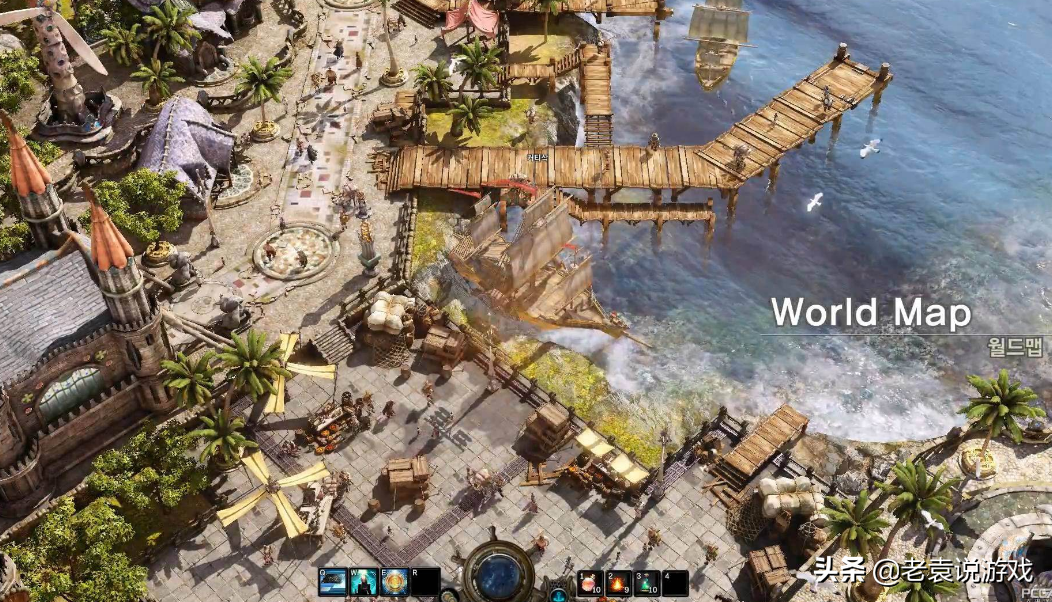Screen dimensions: 1052x602
Task: Use the green flask in slot 3
Action: 647,582
